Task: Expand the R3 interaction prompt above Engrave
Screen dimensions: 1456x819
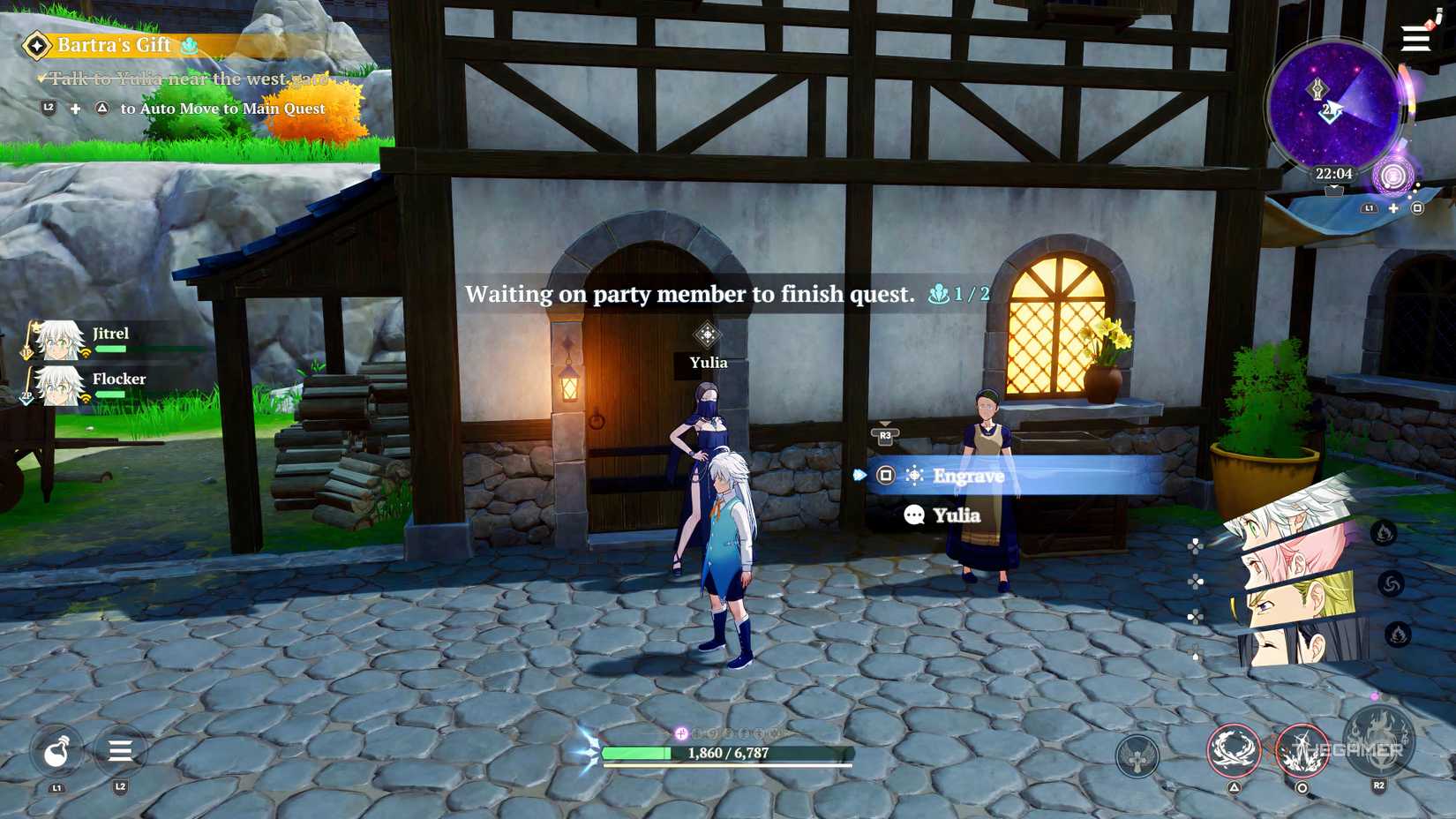Action: point(885,434)
